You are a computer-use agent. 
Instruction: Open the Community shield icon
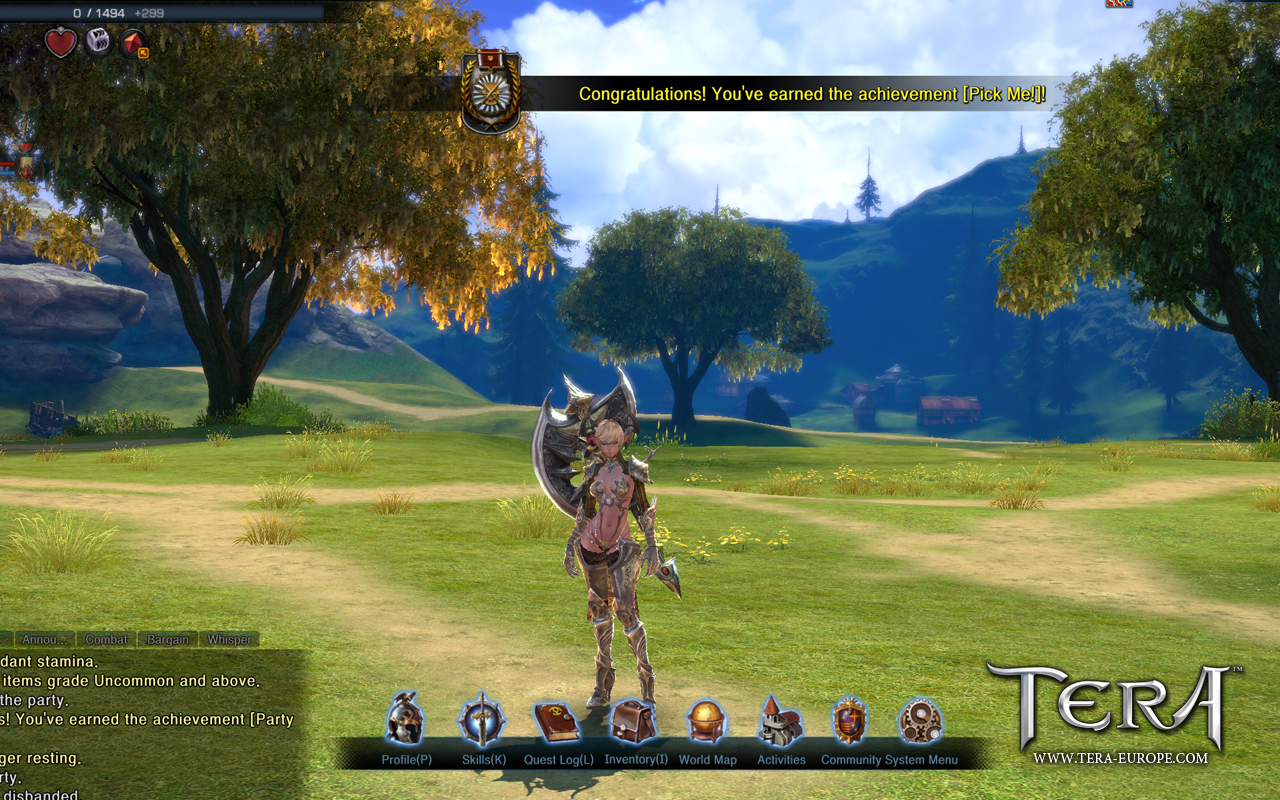[849, 721]
